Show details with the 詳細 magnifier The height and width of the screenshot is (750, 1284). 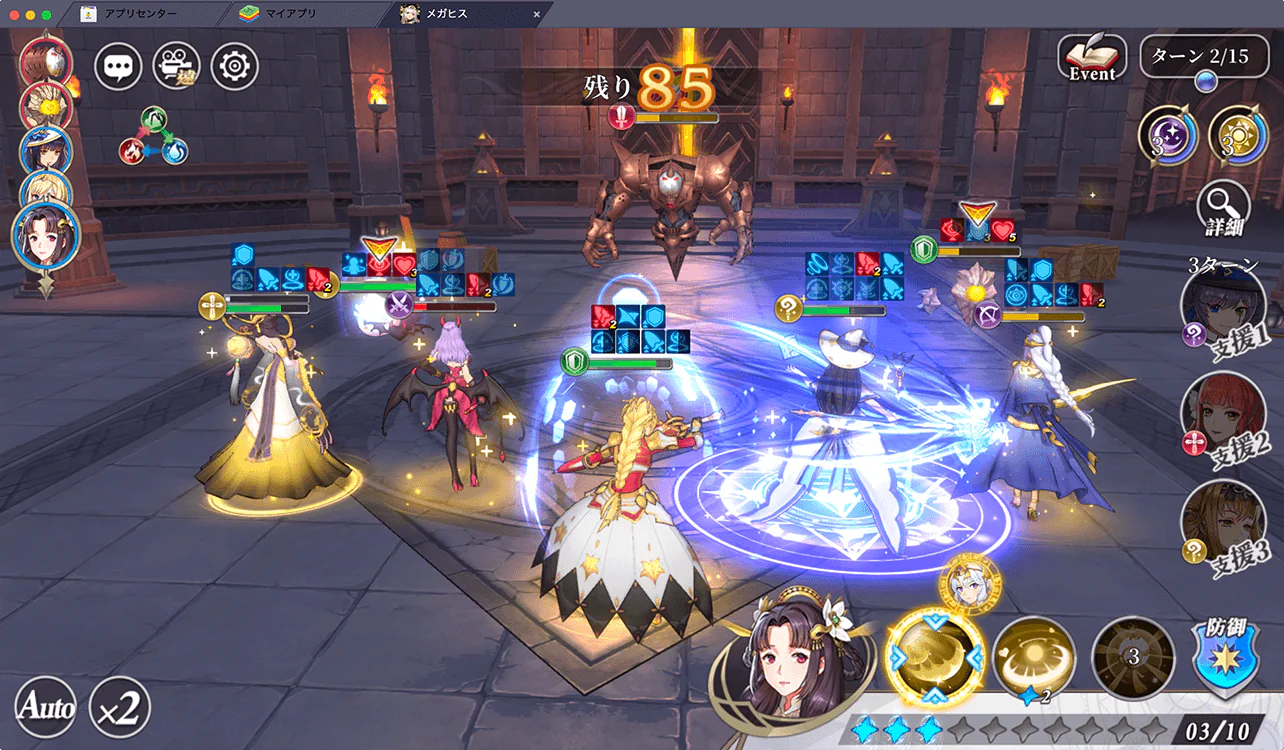[1223, 208]
